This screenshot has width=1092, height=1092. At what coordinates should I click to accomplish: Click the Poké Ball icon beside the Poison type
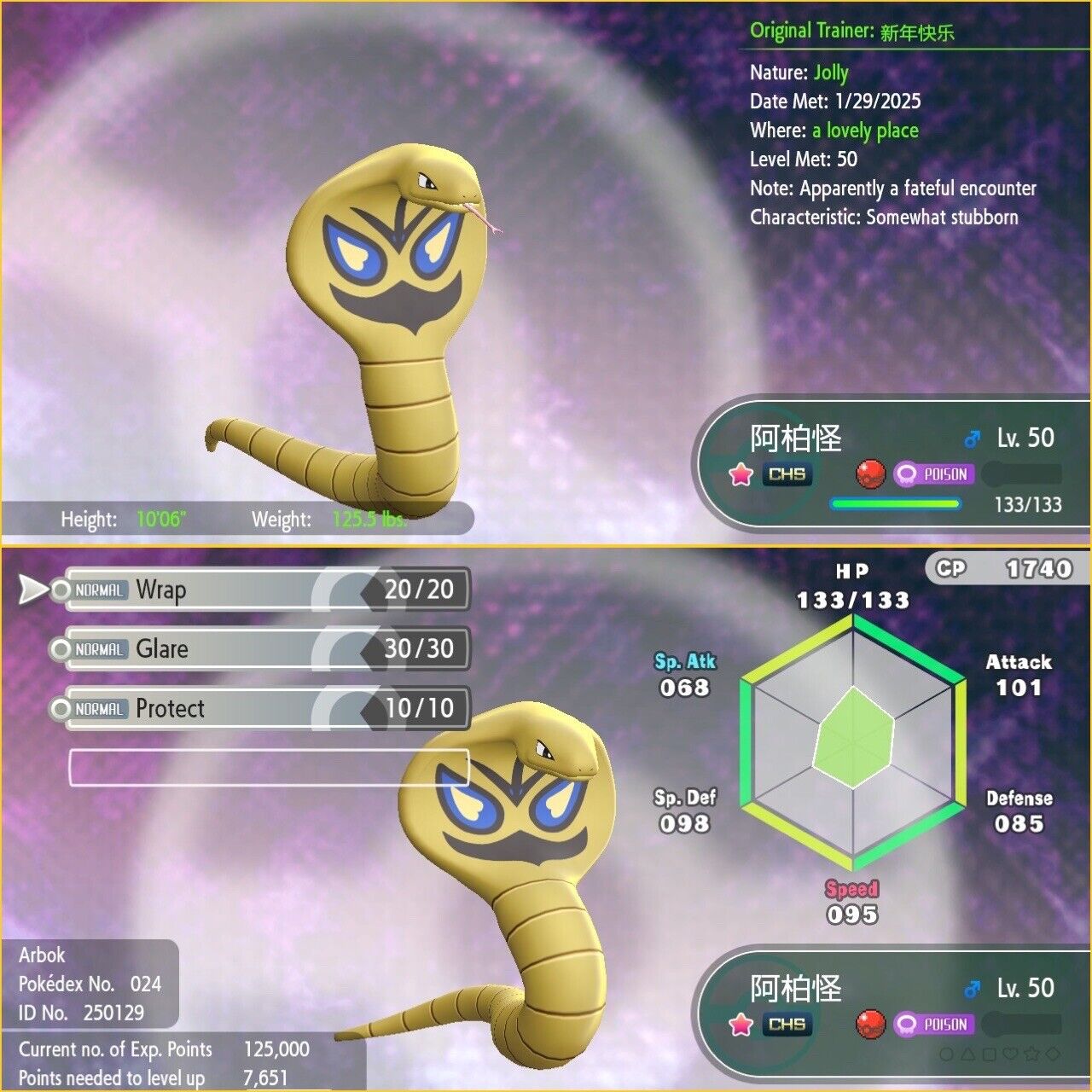click(870, 473)
